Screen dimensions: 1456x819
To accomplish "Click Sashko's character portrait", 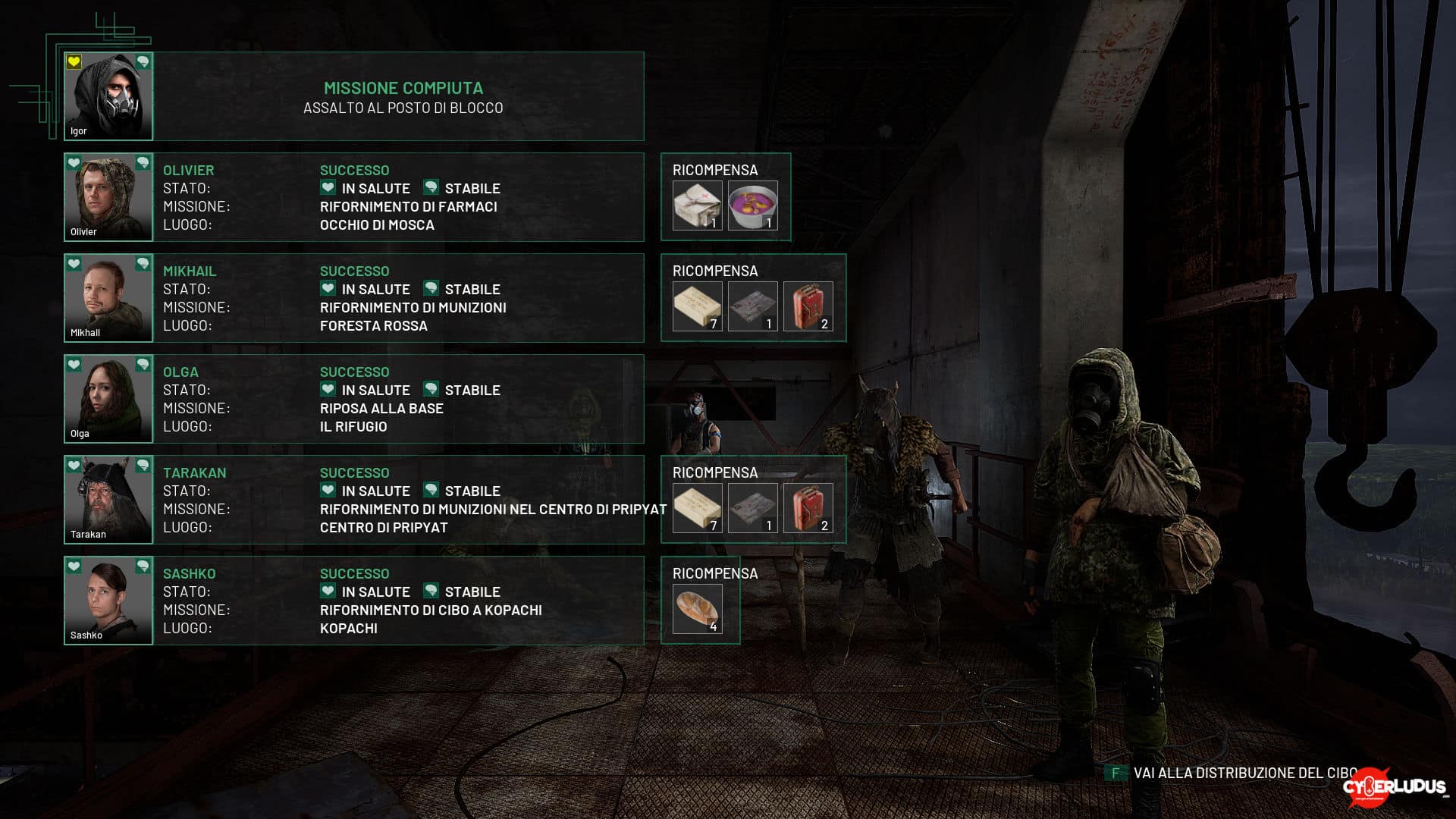I will click(108, 601).
